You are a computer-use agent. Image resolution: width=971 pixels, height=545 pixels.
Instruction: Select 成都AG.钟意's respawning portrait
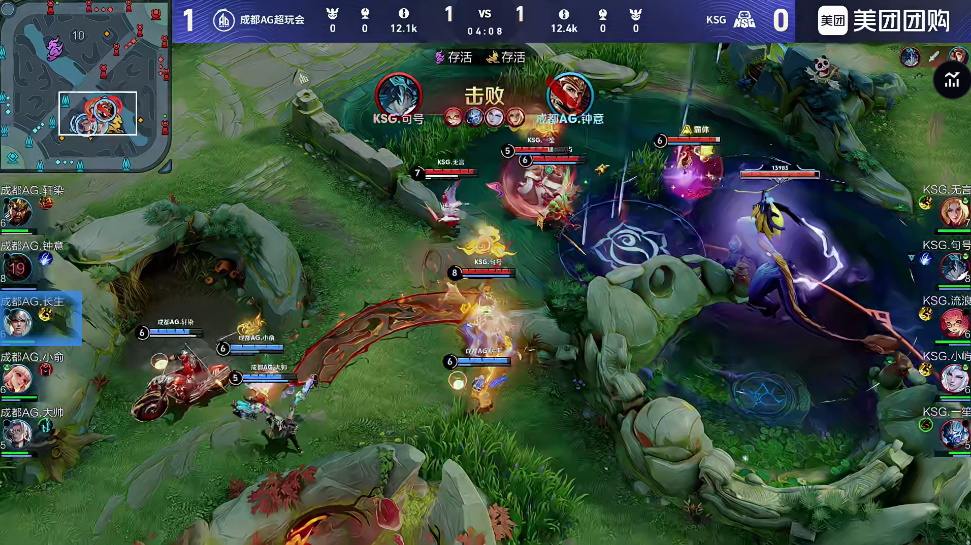pyautogui.click(x=17, y=266)
